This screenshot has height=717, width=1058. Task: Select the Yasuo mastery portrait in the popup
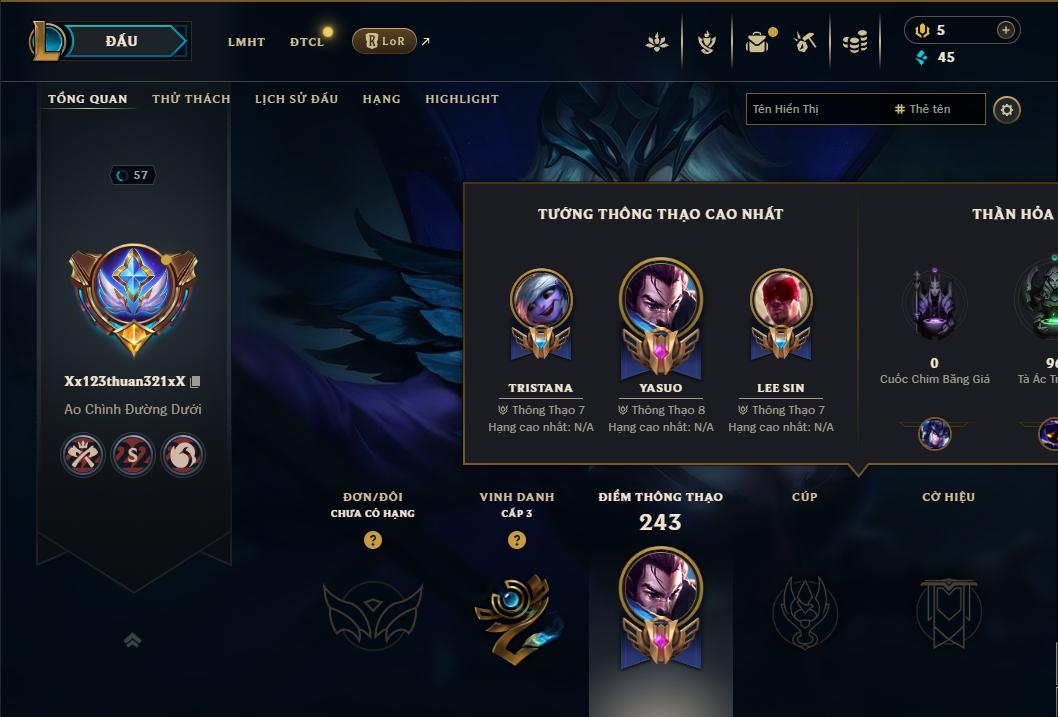[x=661, y=300]
